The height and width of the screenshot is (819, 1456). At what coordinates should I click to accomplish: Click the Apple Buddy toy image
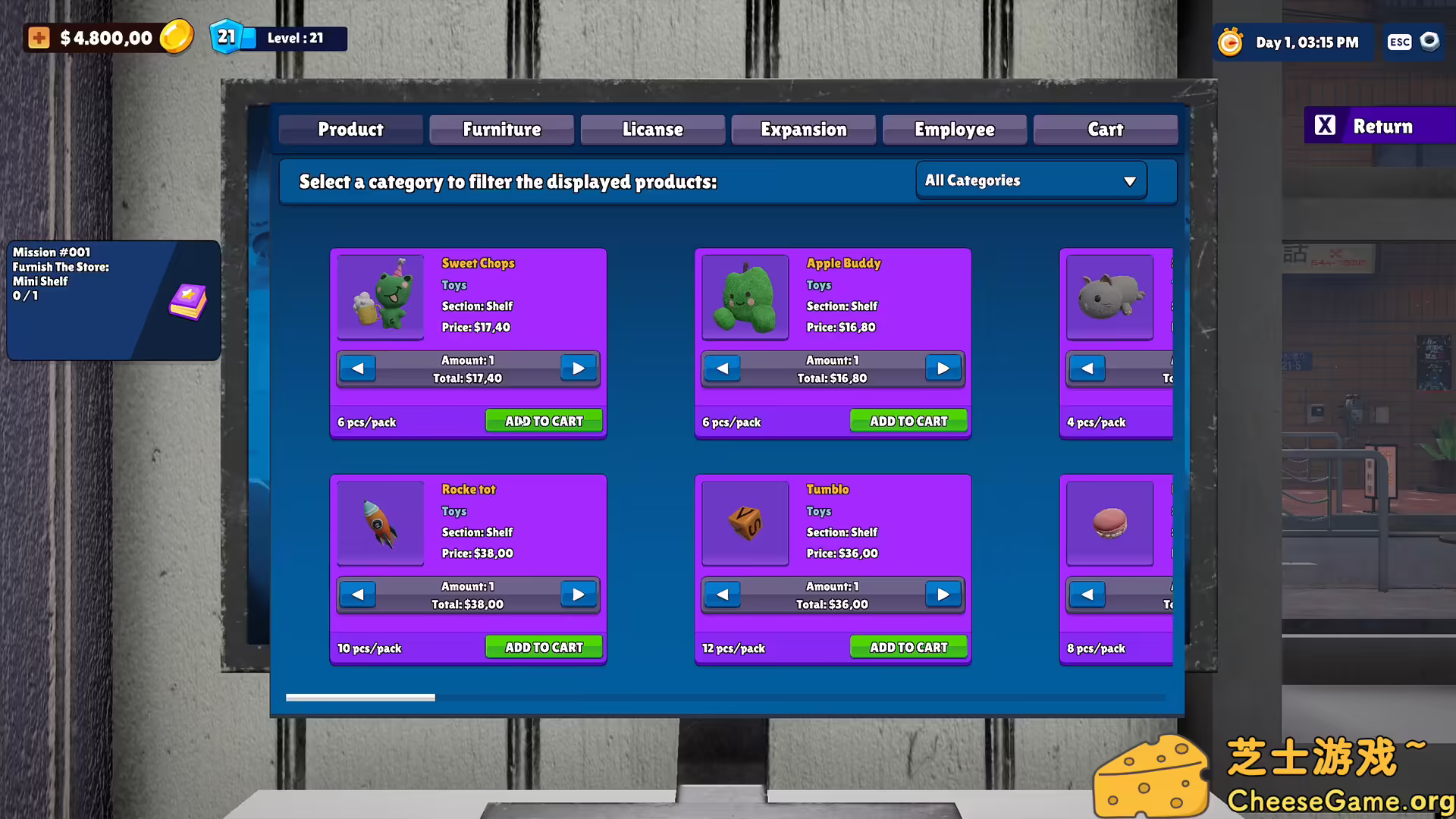(745, 297)
